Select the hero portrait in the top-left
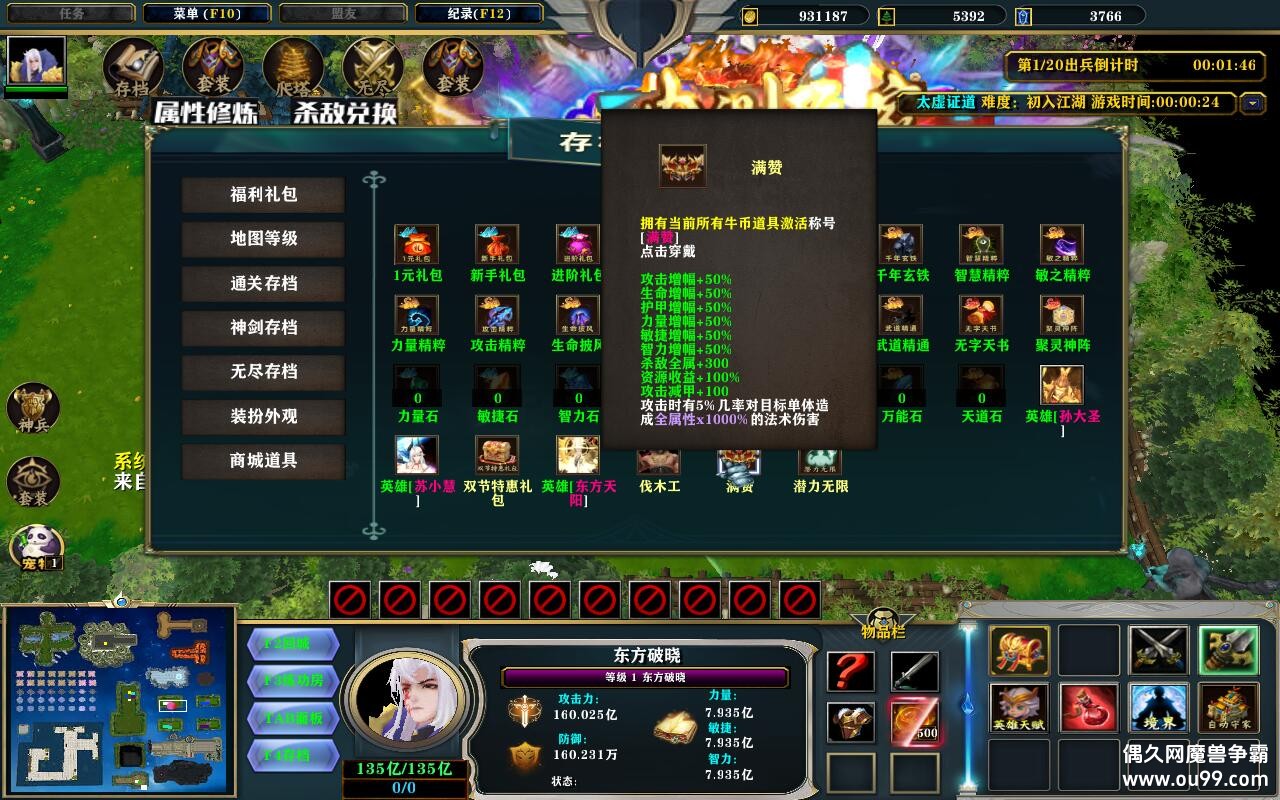Viewport: 1280px width, 800px height. click(37, 61)
